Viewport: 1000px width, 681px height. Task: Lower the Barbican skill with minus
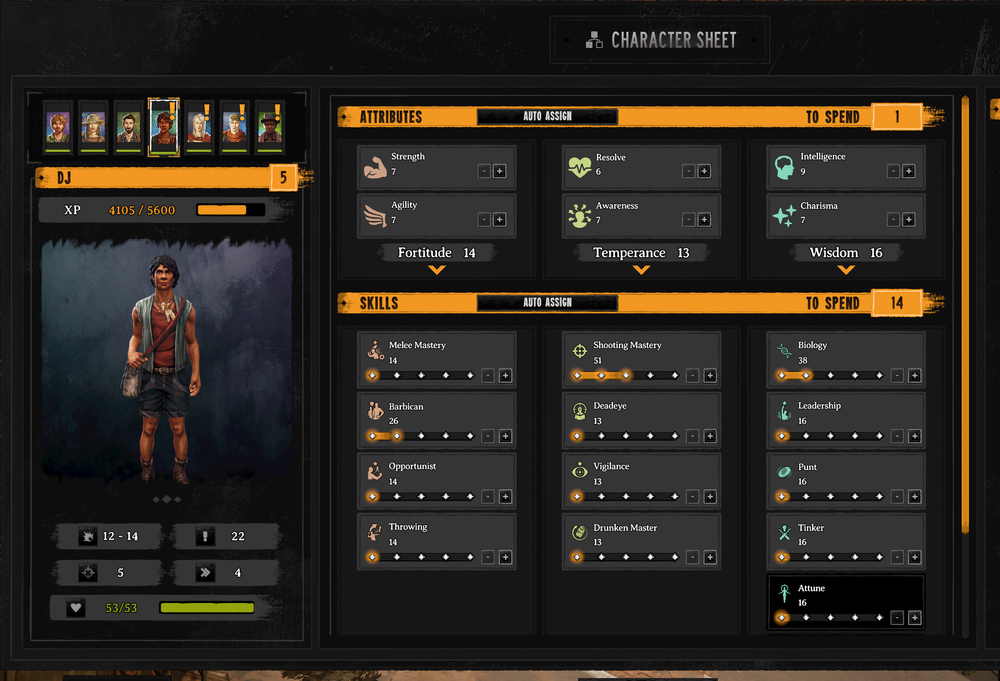[x=487, y=436]
